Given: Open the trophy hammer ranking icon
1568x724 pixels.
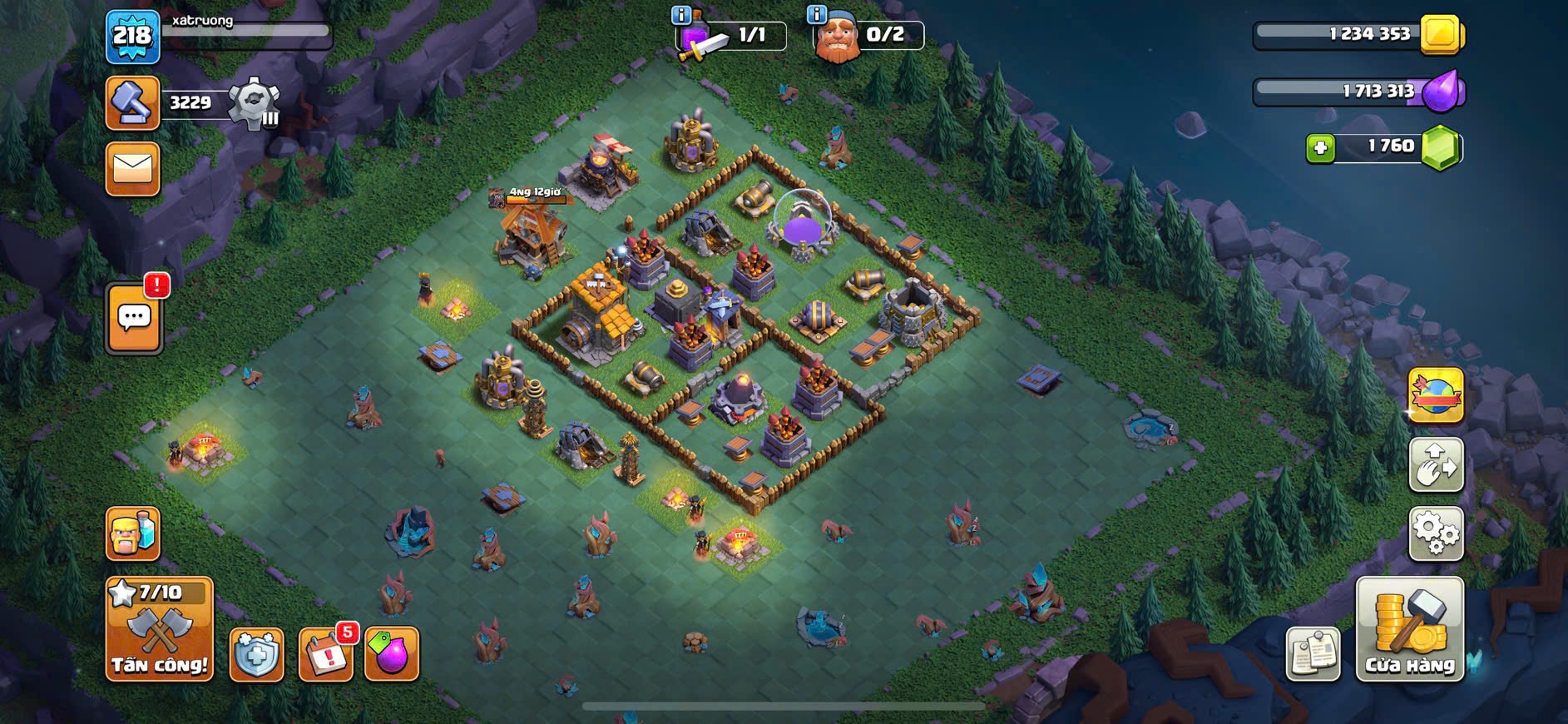Looking at the screenshot, I should (132, 103).
